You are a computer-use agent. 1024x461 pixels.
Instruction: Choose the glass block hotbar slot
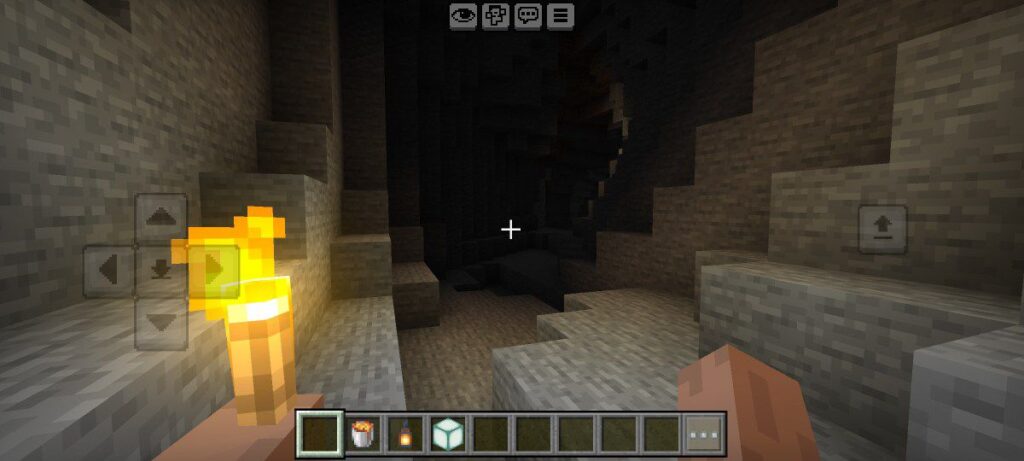(447, 434)
